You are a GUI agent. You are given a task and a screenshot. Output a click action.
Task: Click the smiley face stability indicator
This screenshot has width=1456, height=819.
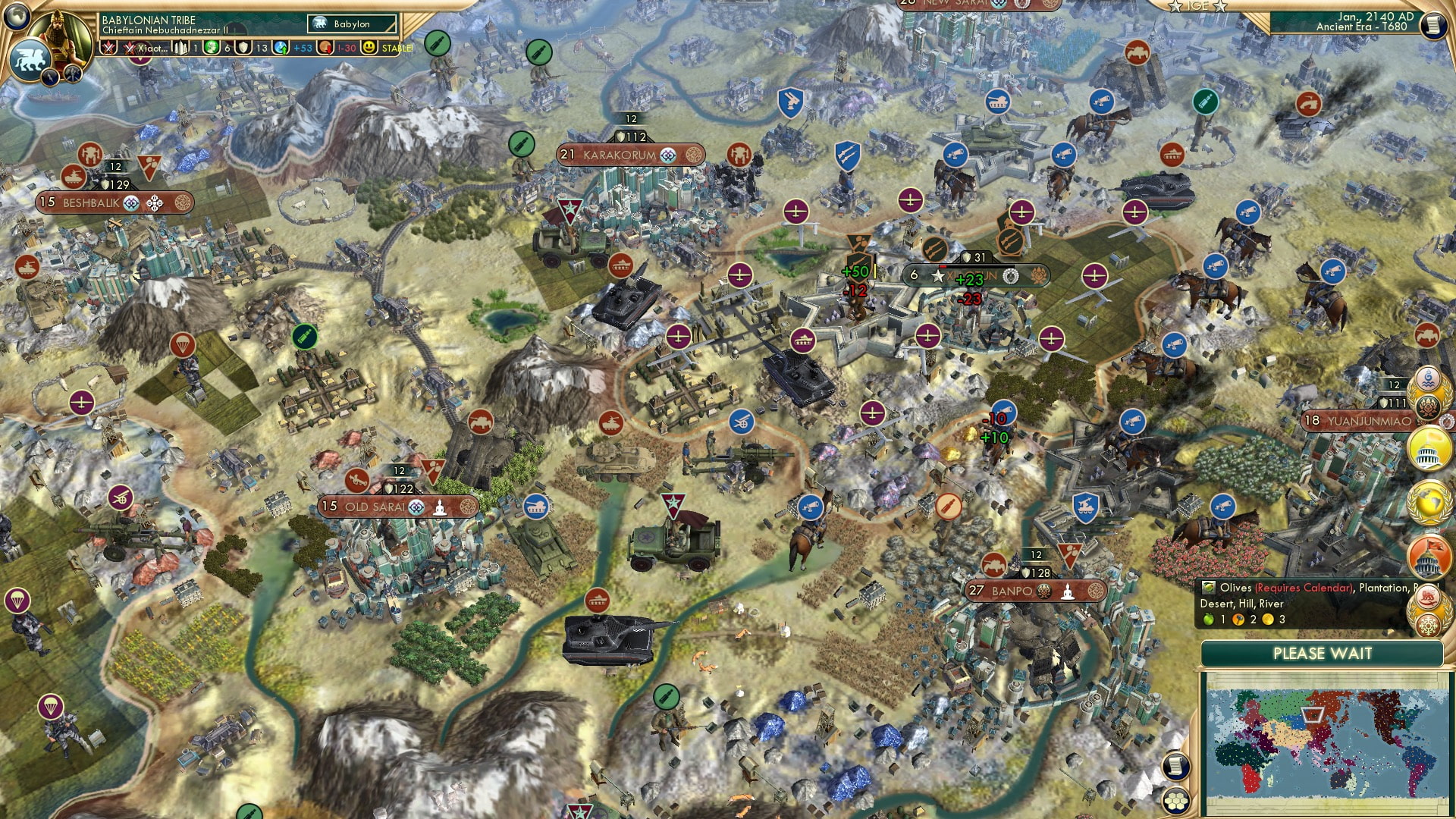(x=369, y=48)
